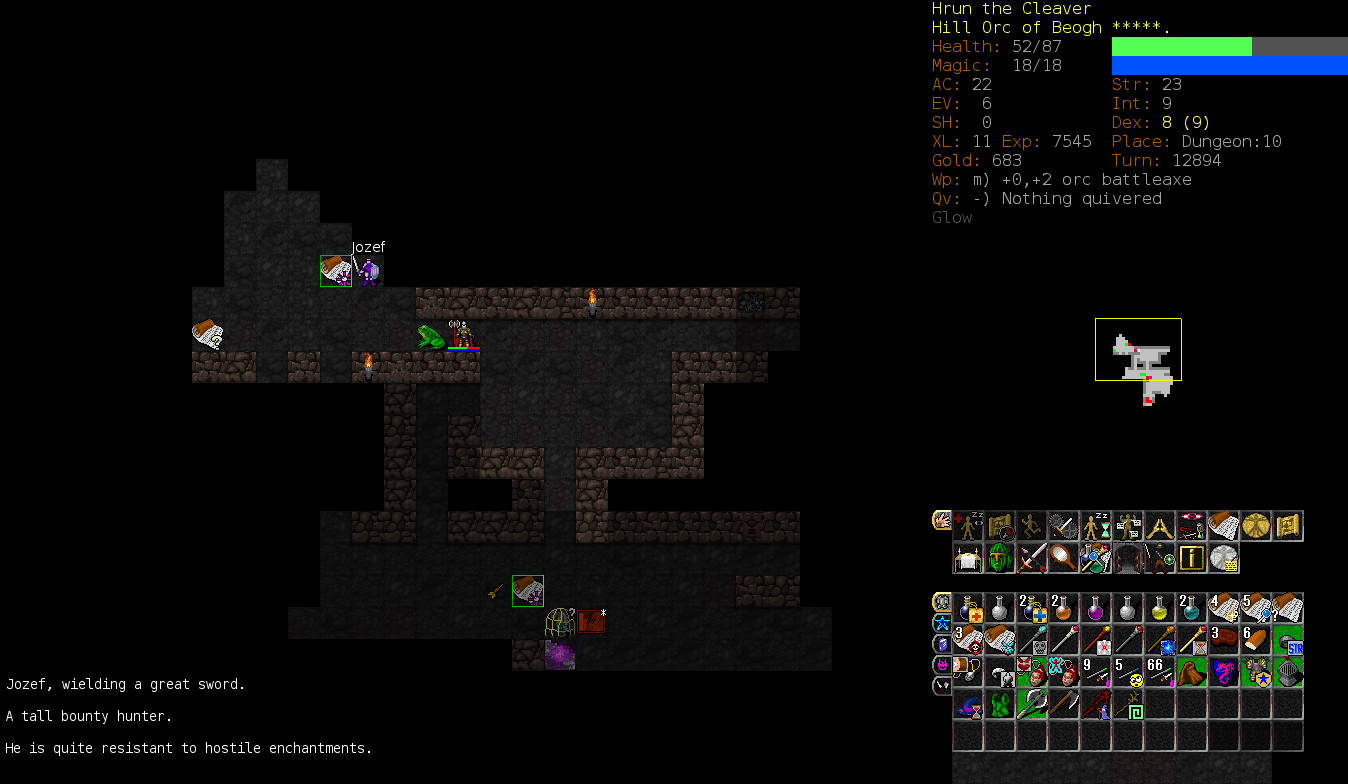Open the inventory tab with the armour icon
This screenshot has width=1348, height=784.
(x=942, y=602)
